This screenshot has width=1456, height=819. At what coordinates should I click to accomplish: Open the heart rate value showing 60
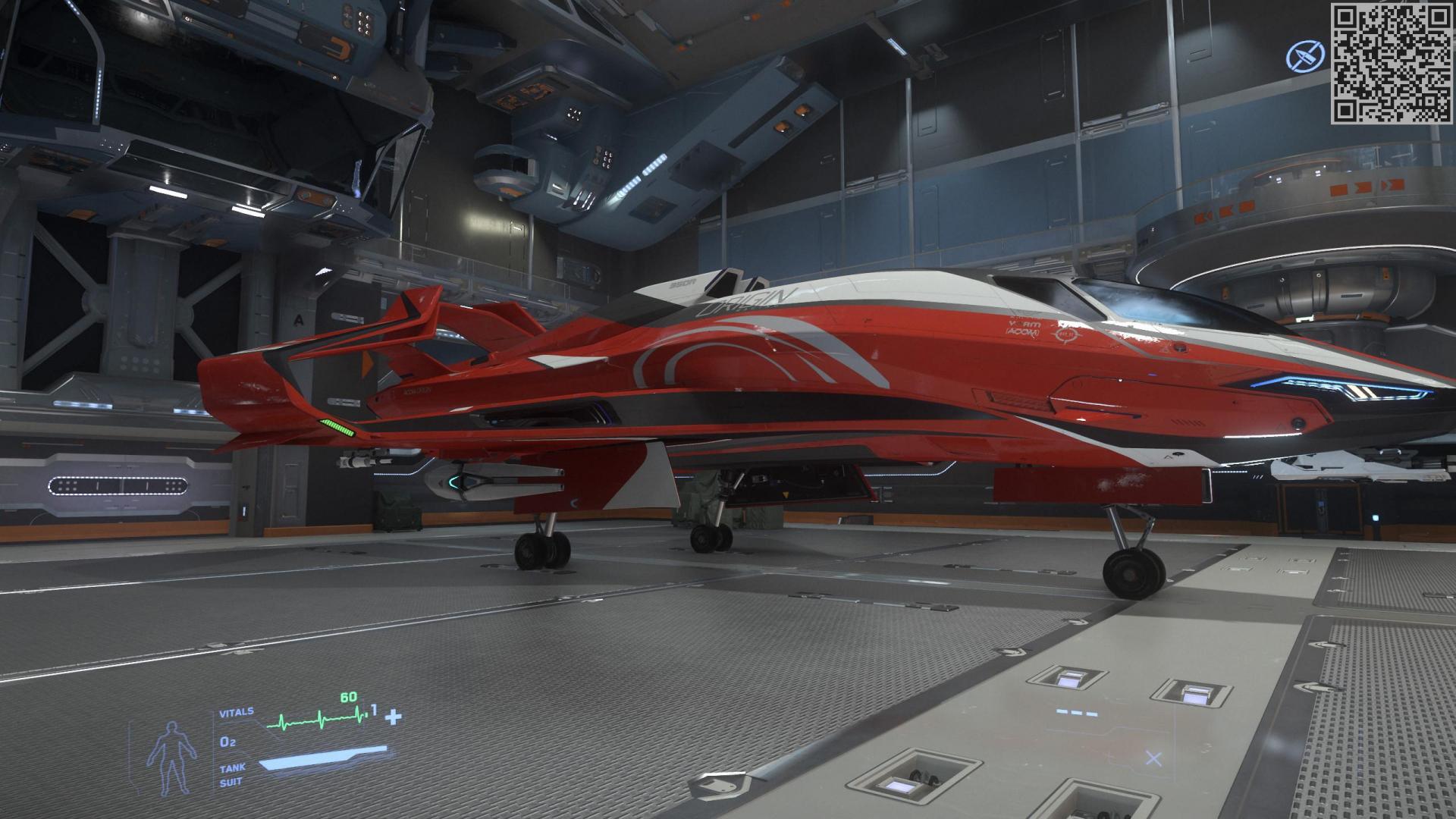pyautogui.click(x=348, y=697)
